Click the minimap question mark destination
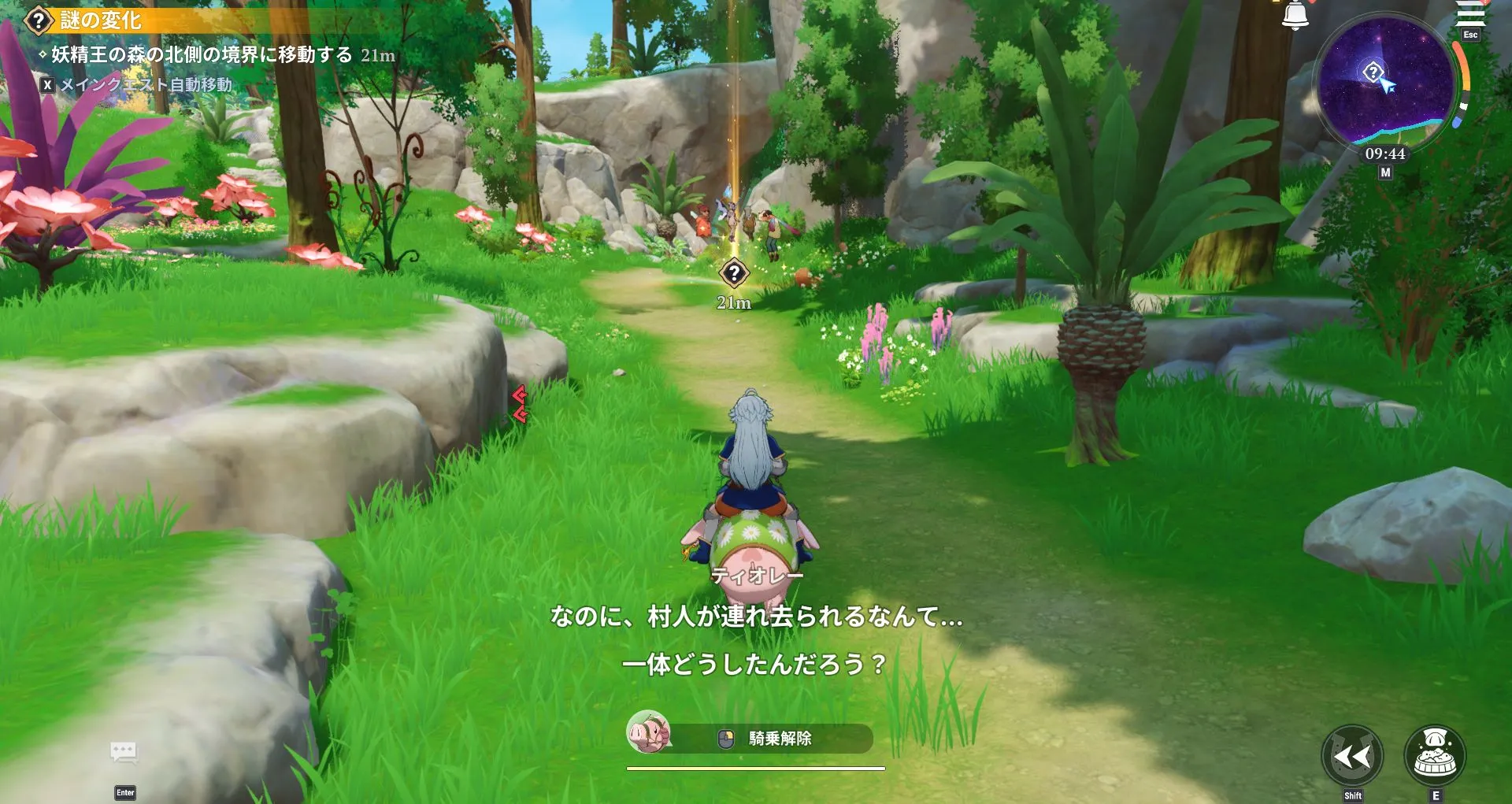This screenshot has height=804, width=1512. [1373, 73]
